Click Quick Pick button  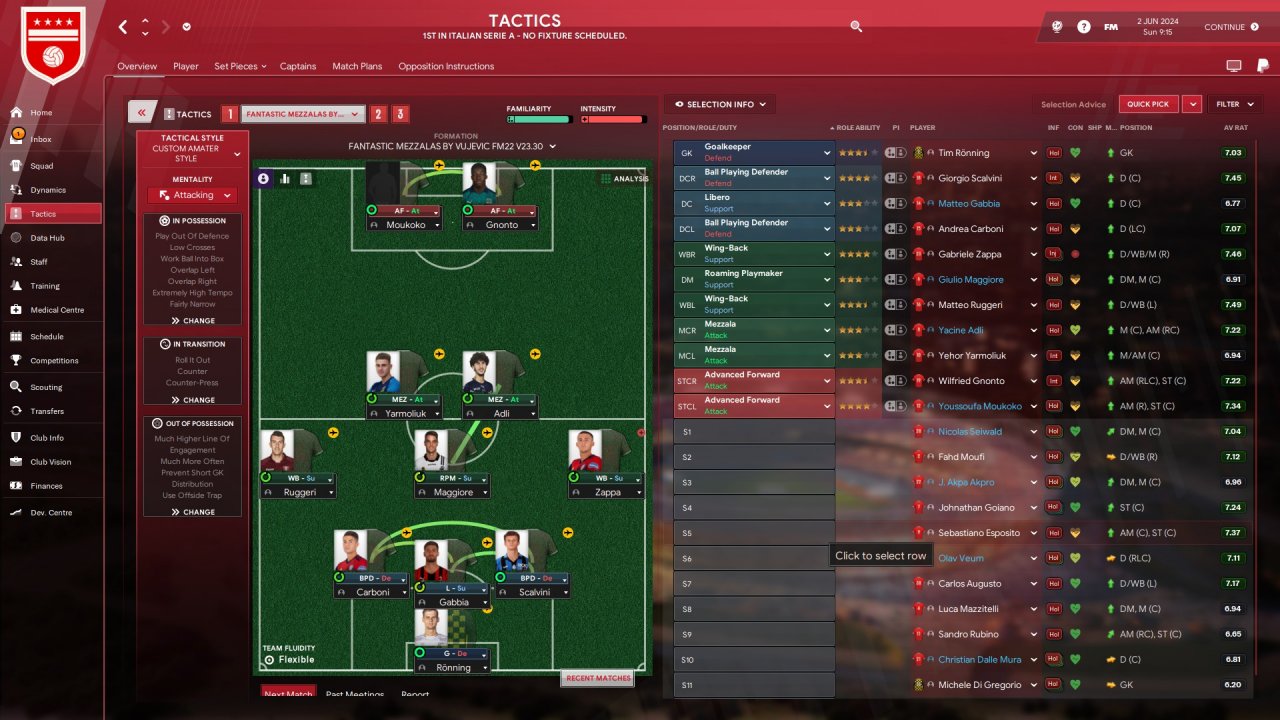(x=1147, y=104)
